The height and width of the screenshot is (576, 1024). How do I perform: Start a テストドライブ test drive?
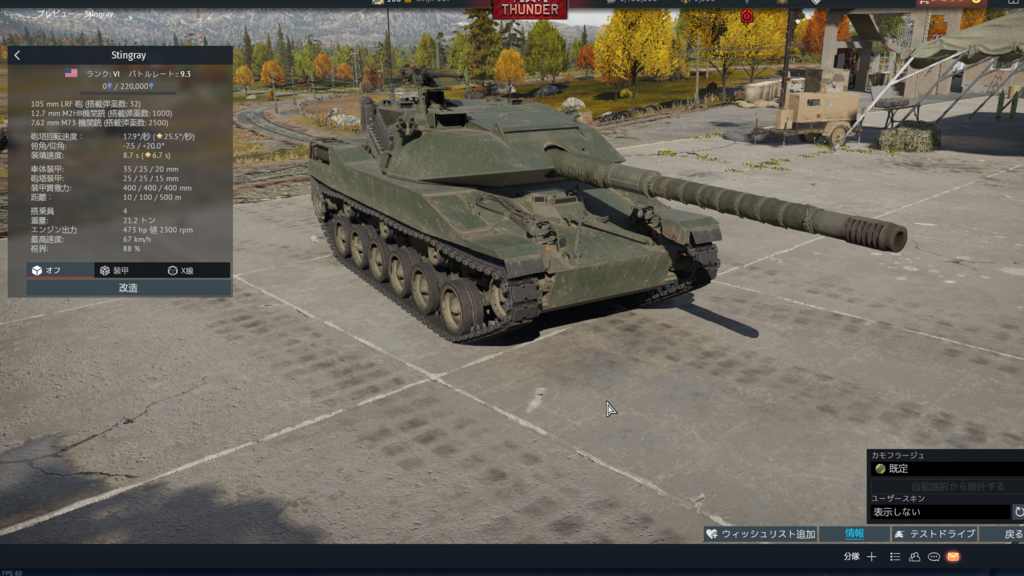[x=933, y=534]
